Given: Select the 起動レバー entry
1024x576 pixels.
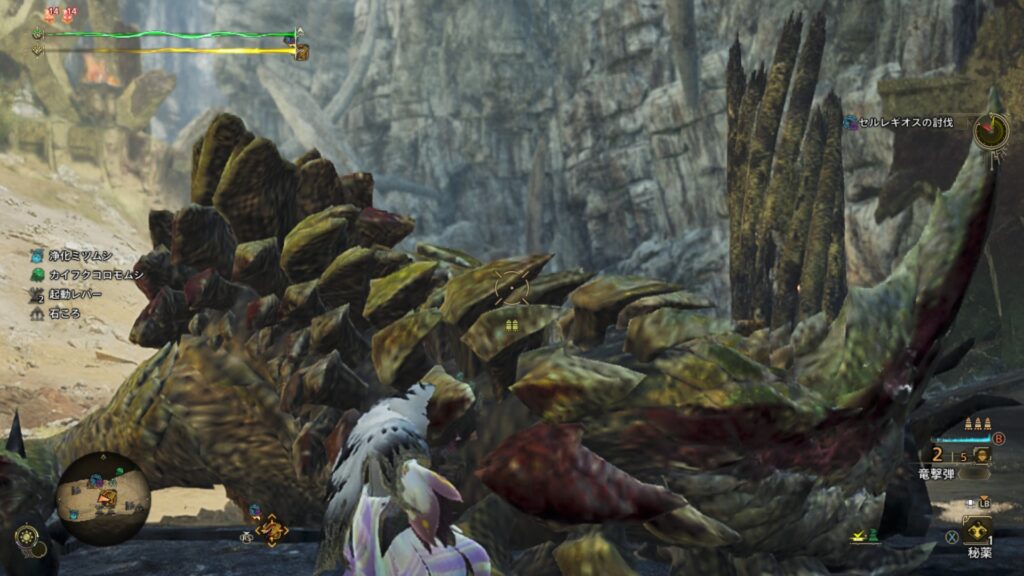Looking at the screenshot, I should pyautogui.click(x=71, y=294).
